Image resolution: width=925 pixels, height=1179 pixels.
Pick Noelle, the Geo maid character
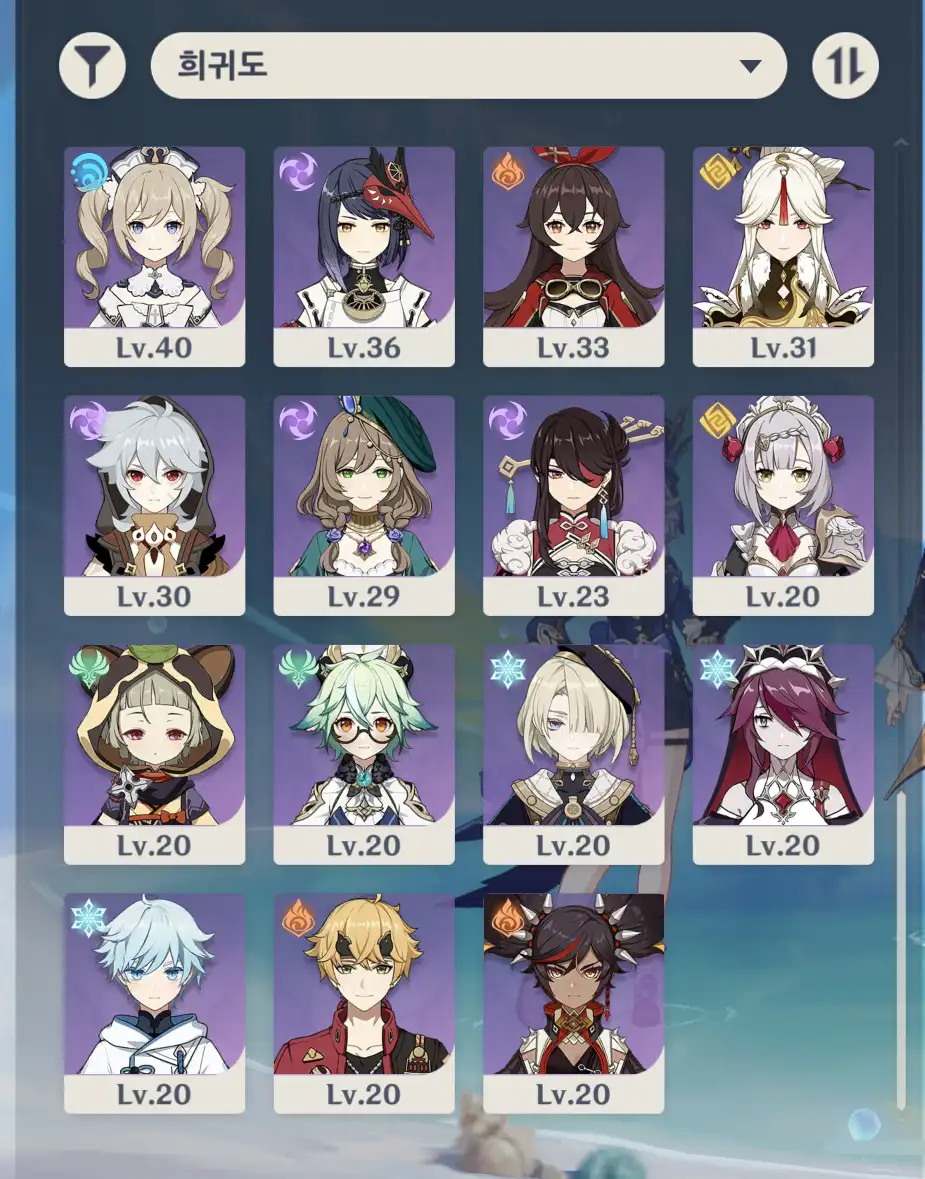tap(783, 505)
